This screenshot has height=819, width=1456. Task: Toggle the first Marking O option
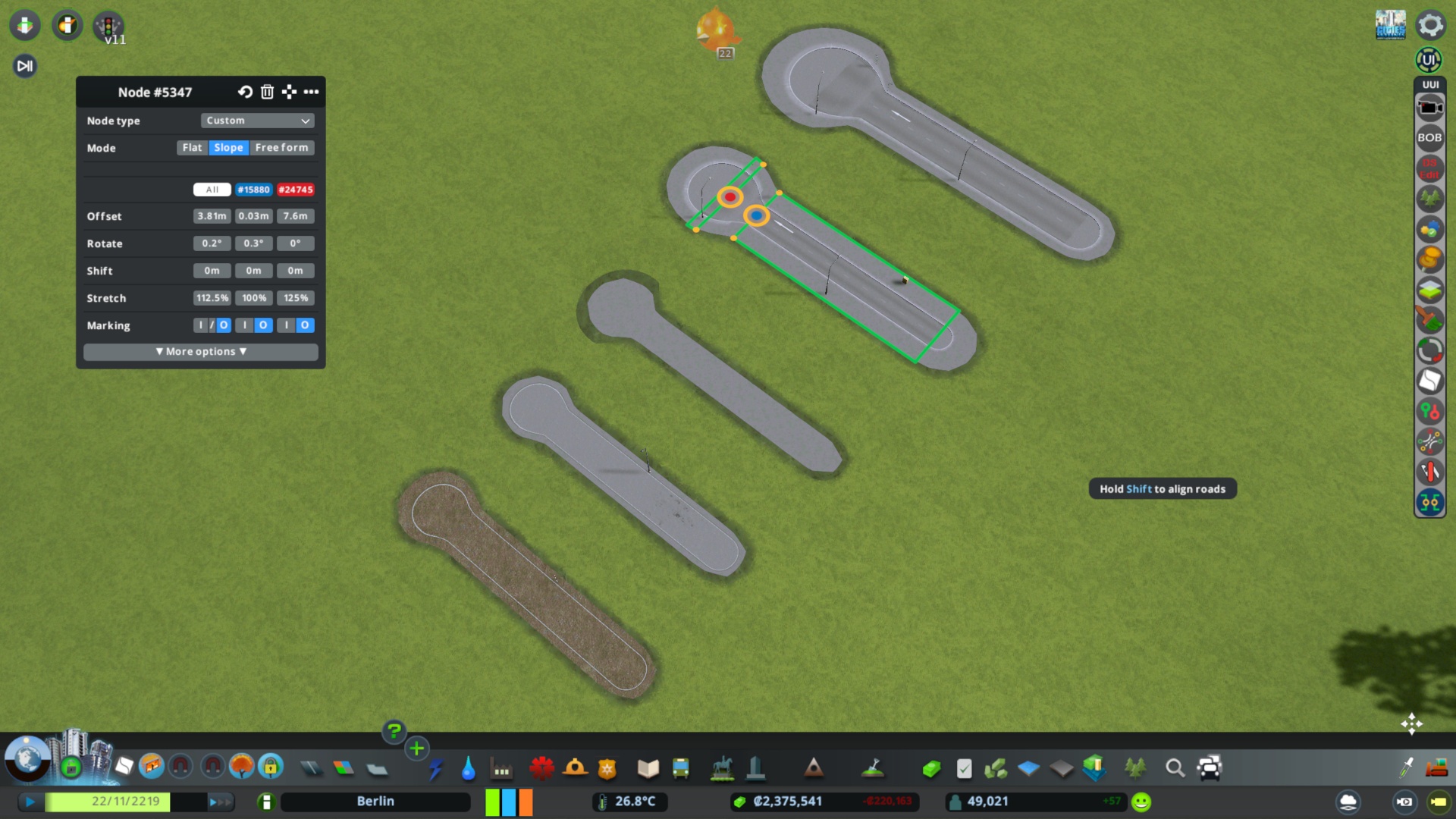[223, 325]
